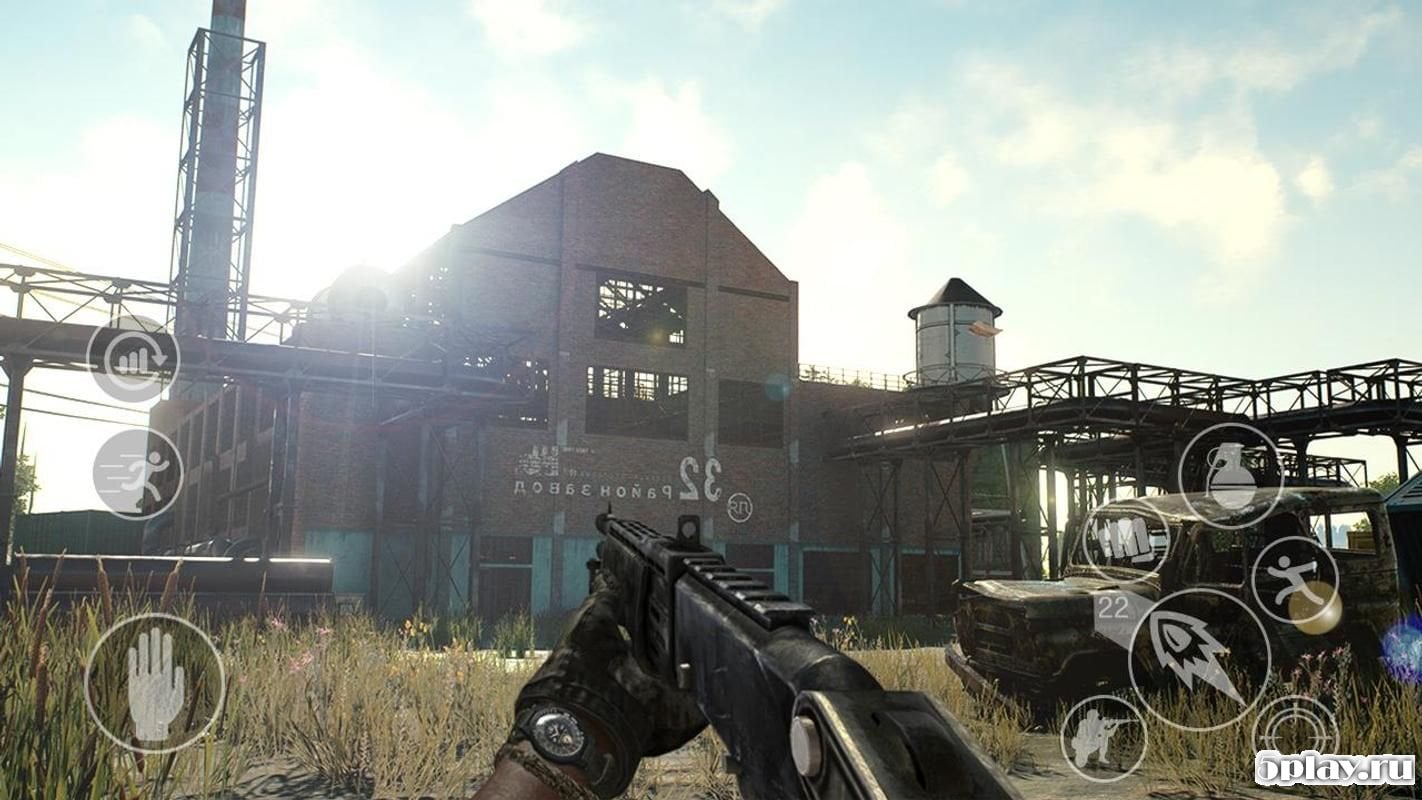Tap the reload ammo button

tap(133, 359)
